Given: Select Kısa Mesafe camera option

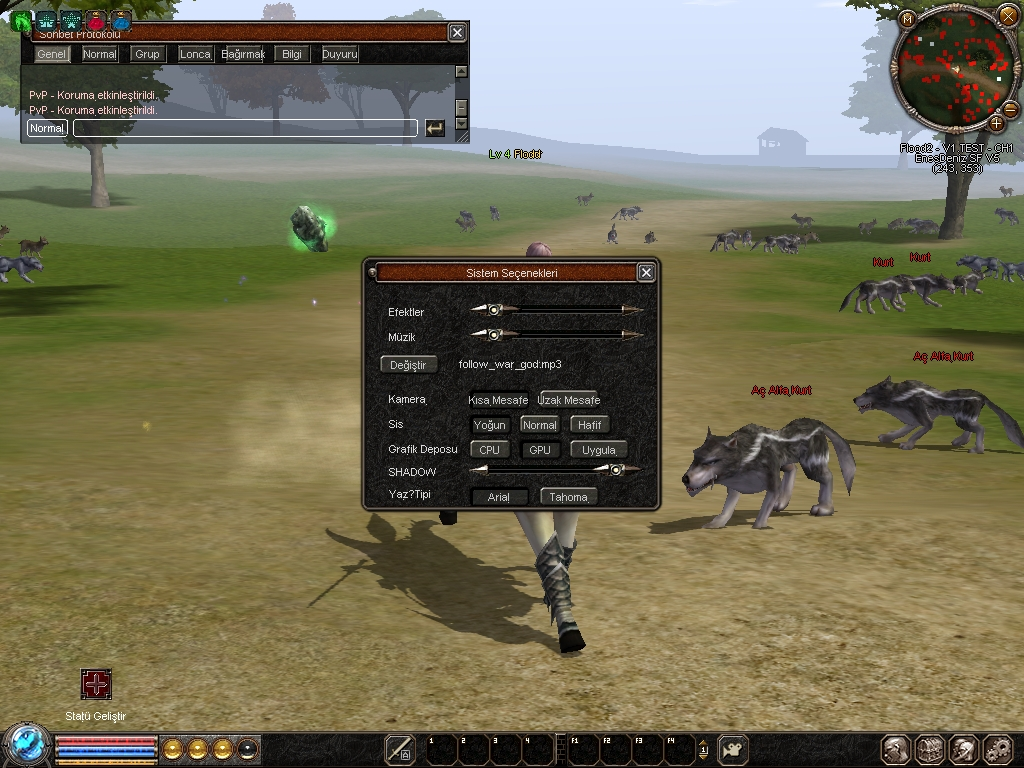Looking at the screenshot, I should (x=498, y=400).
